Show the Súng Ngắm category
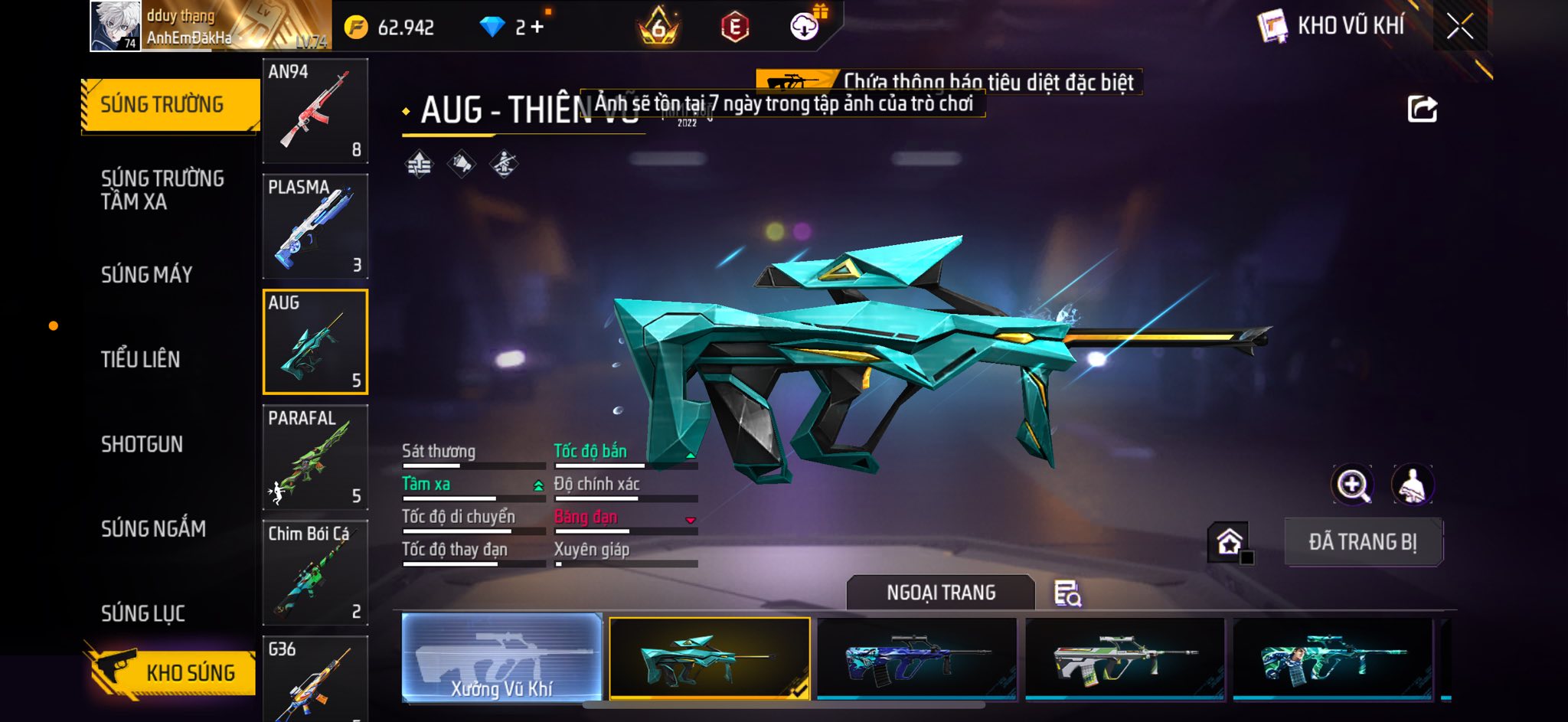1568x722 pixels. [153, 528]
